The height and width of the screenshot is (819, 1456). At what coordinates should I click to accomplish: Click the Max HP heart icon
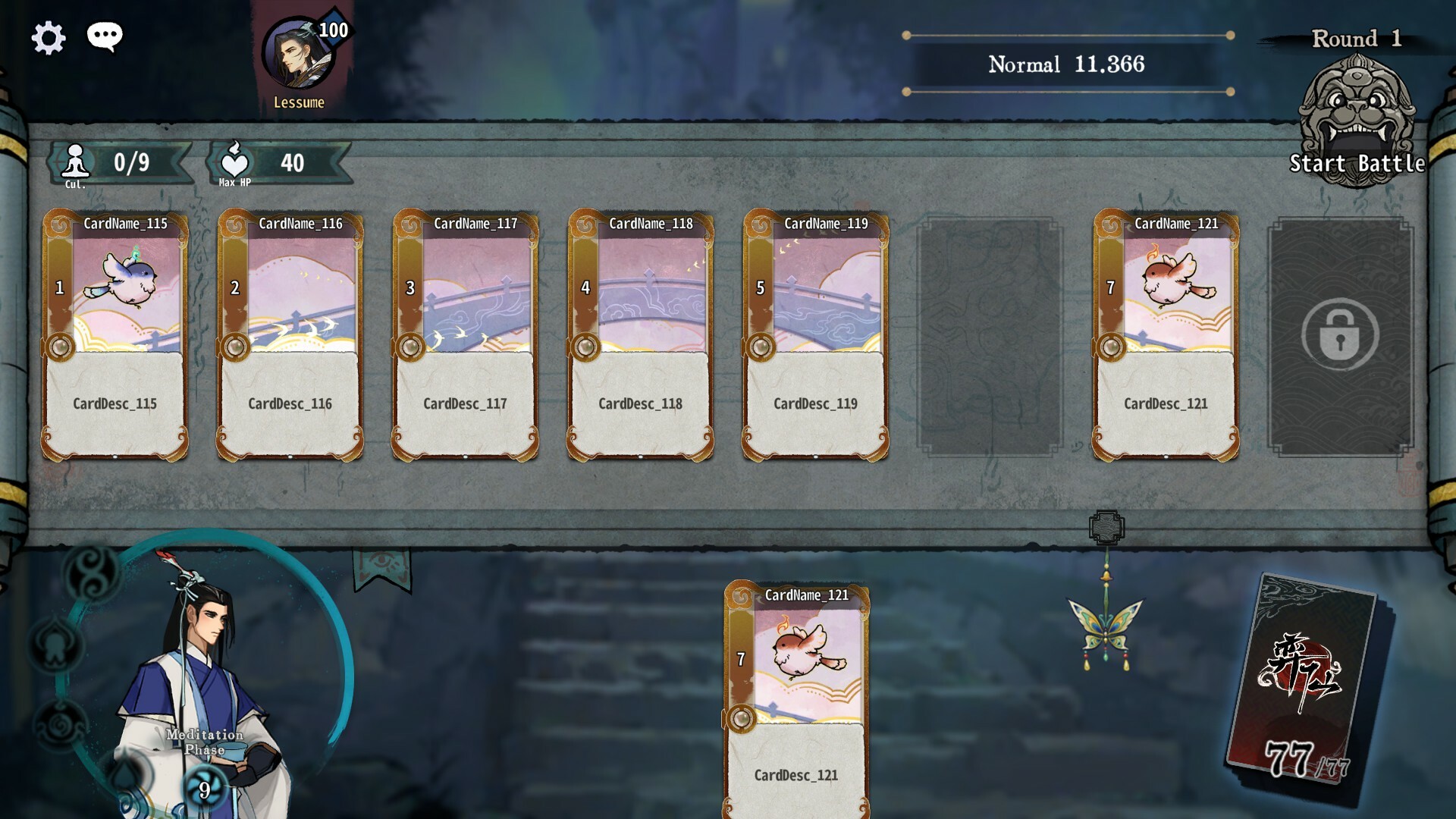[x=236, y=161]
